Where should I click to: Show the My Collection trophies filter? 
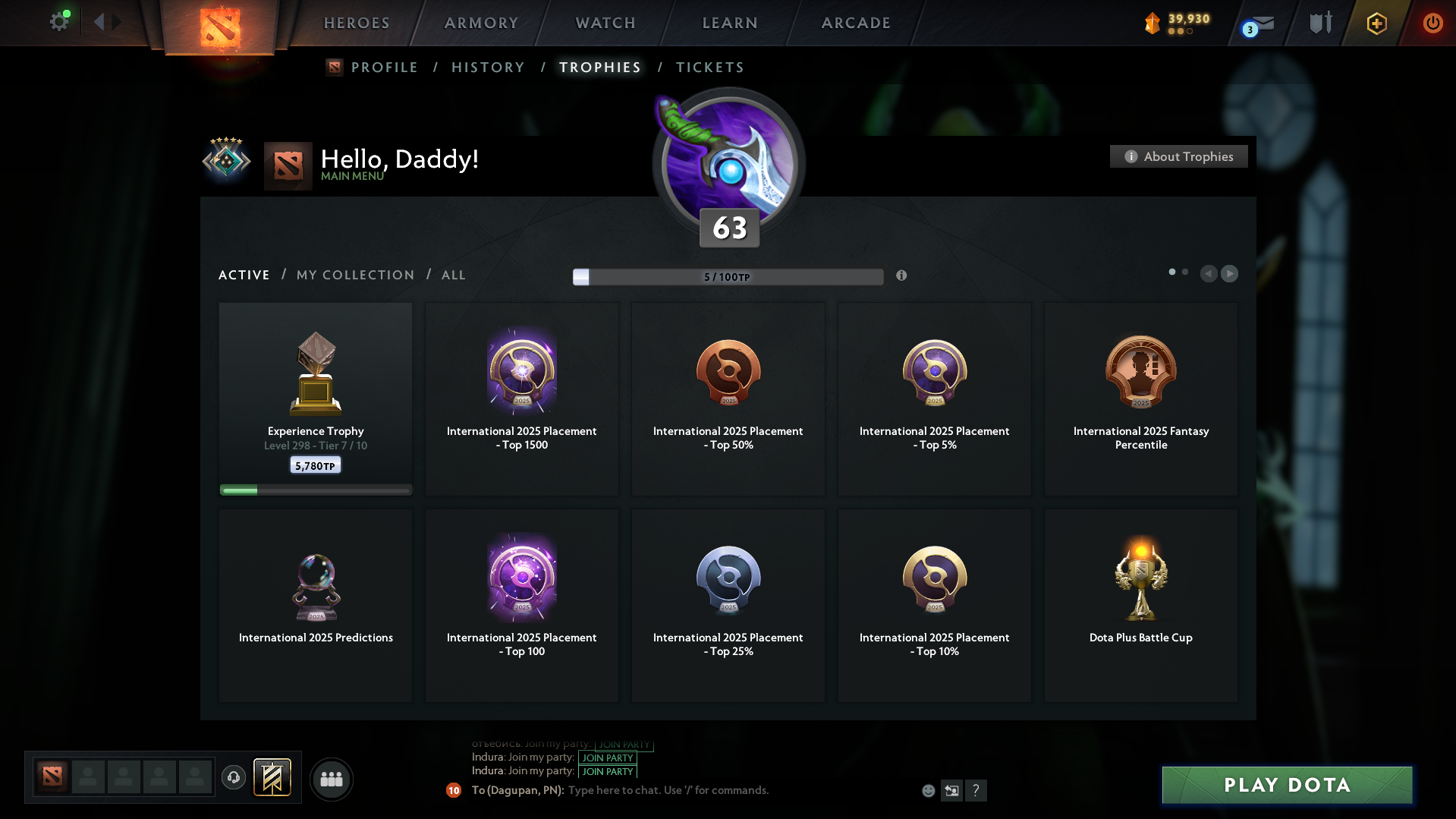pyautogui.click(x=355, y=275)
